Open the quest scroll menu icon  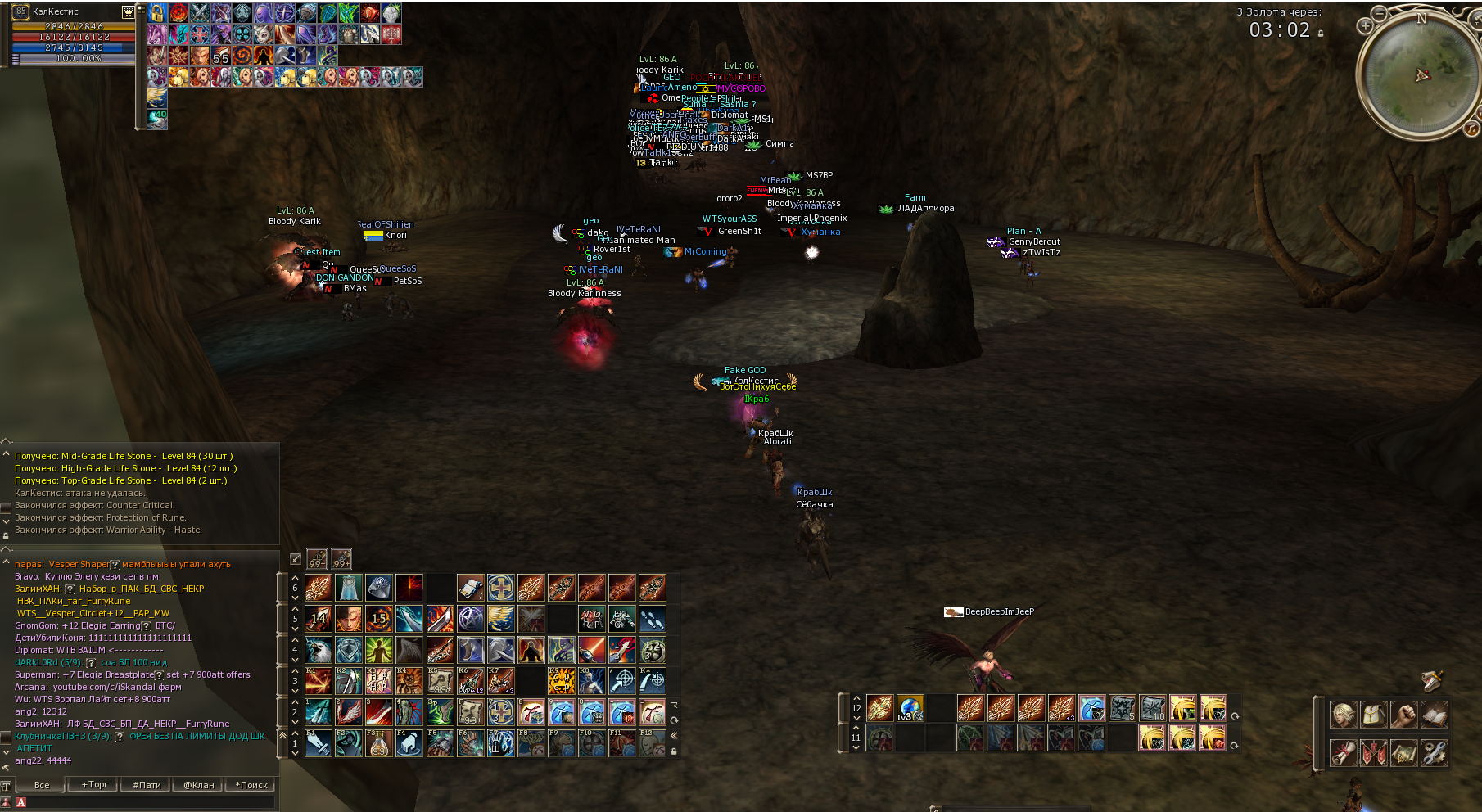tap(1343, 752)
